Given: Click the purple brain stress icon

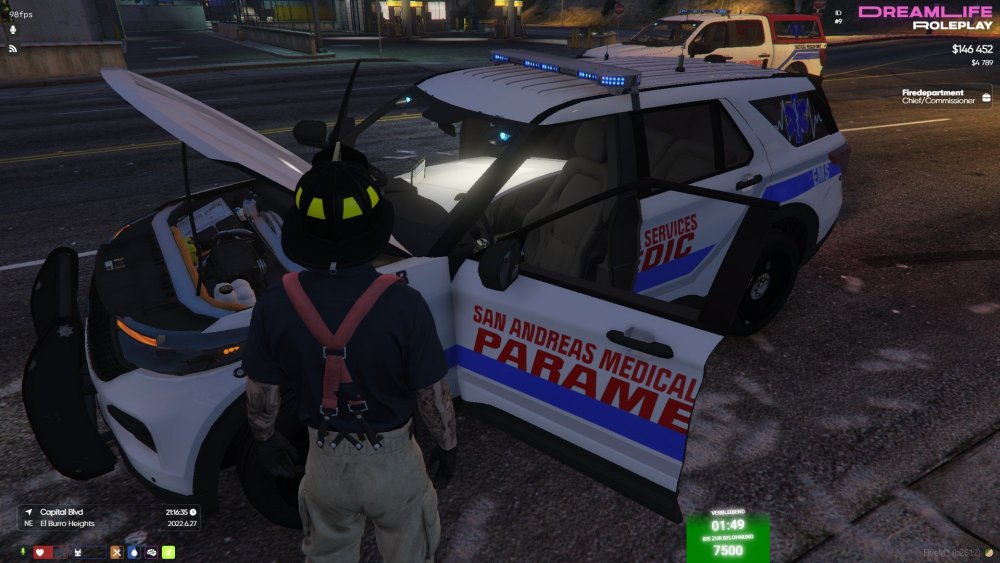Looking at the screenshot, I should [x=151, y=552].
